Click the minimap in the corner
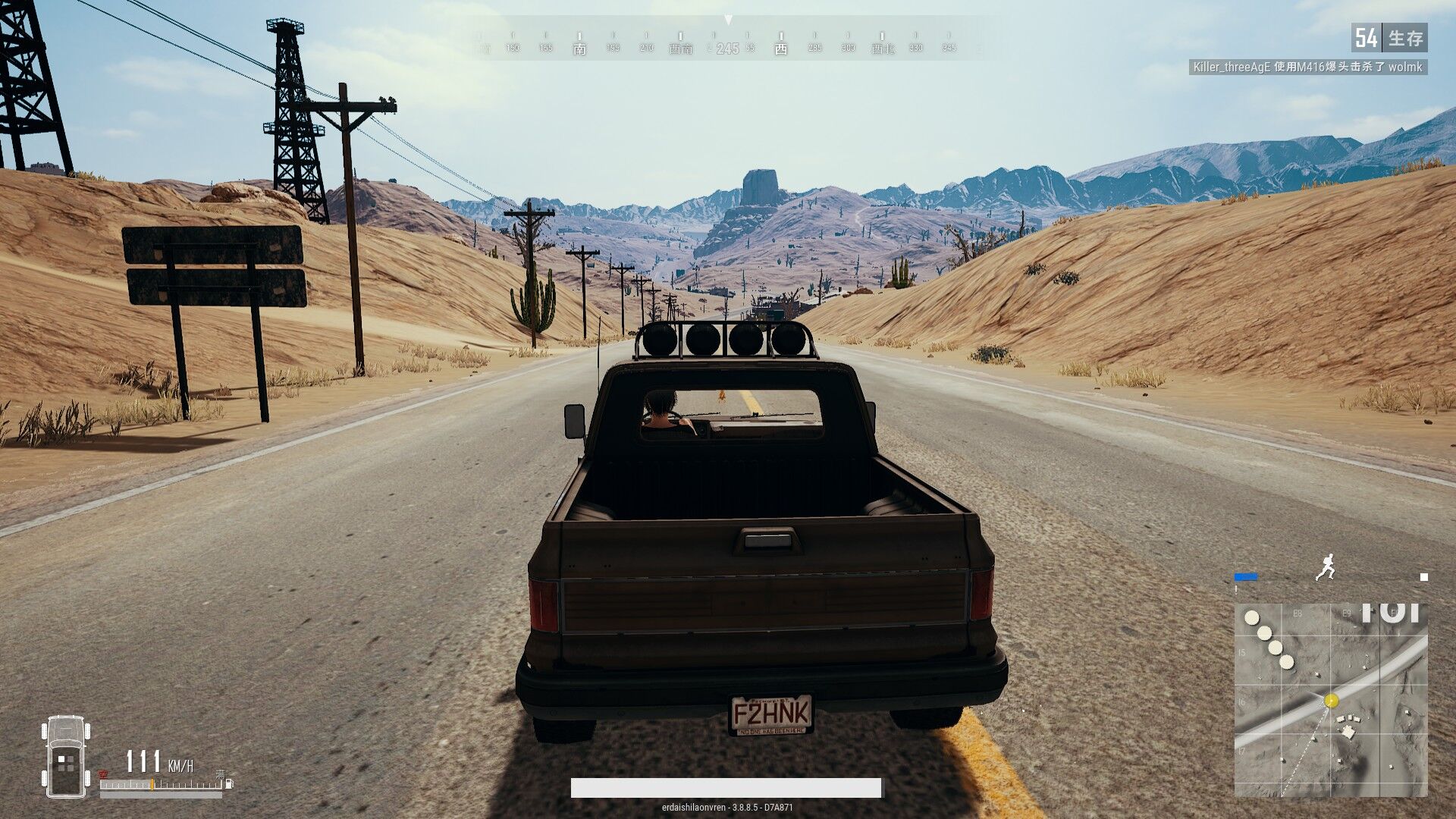 coord(1331,699)
